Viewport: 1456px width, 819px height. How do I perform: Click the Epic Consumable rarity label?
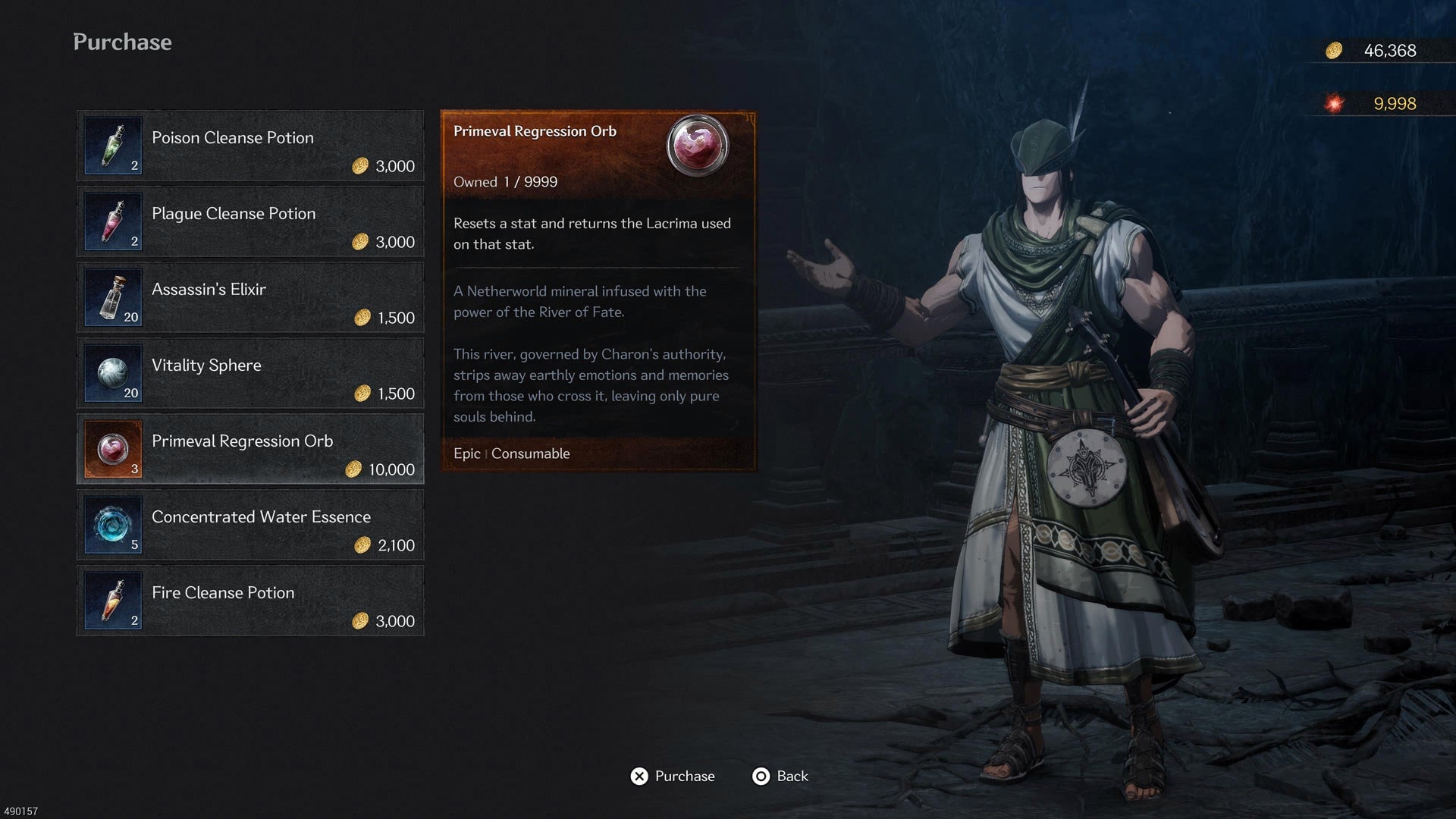tap(510, 453)
